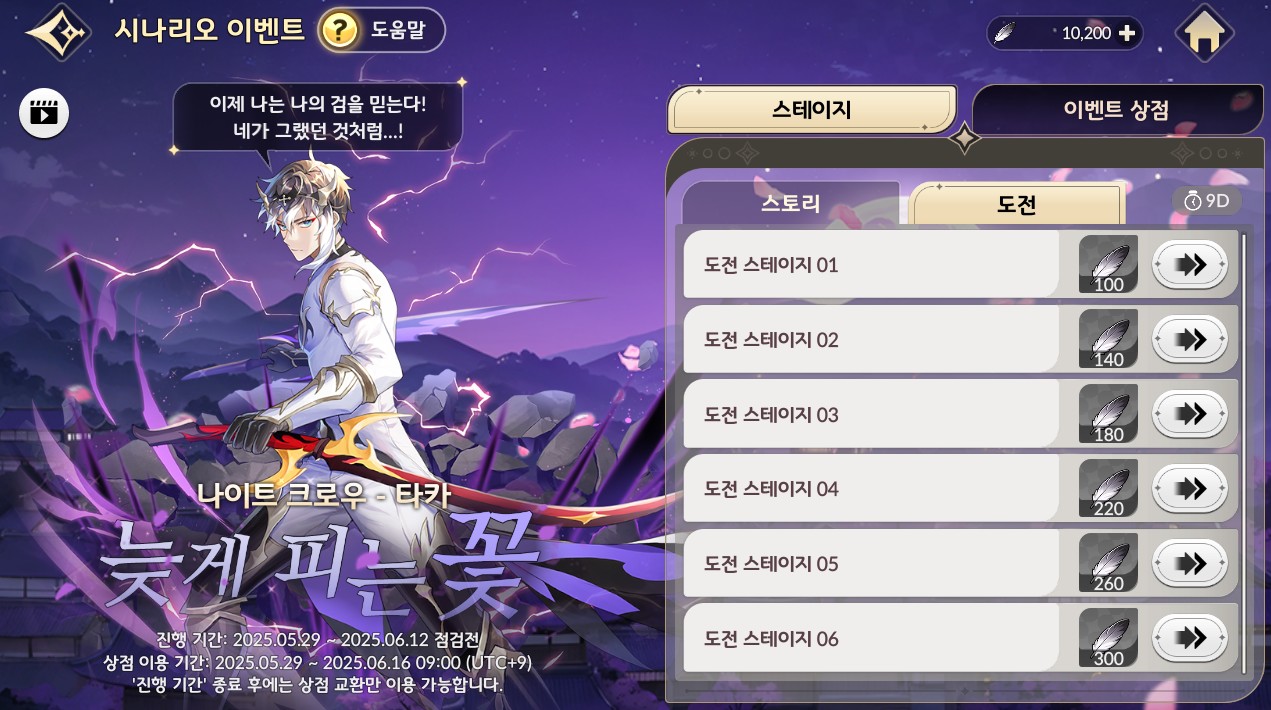Open the 도움말 help button
1271x710 pixels.
[381, 31]
